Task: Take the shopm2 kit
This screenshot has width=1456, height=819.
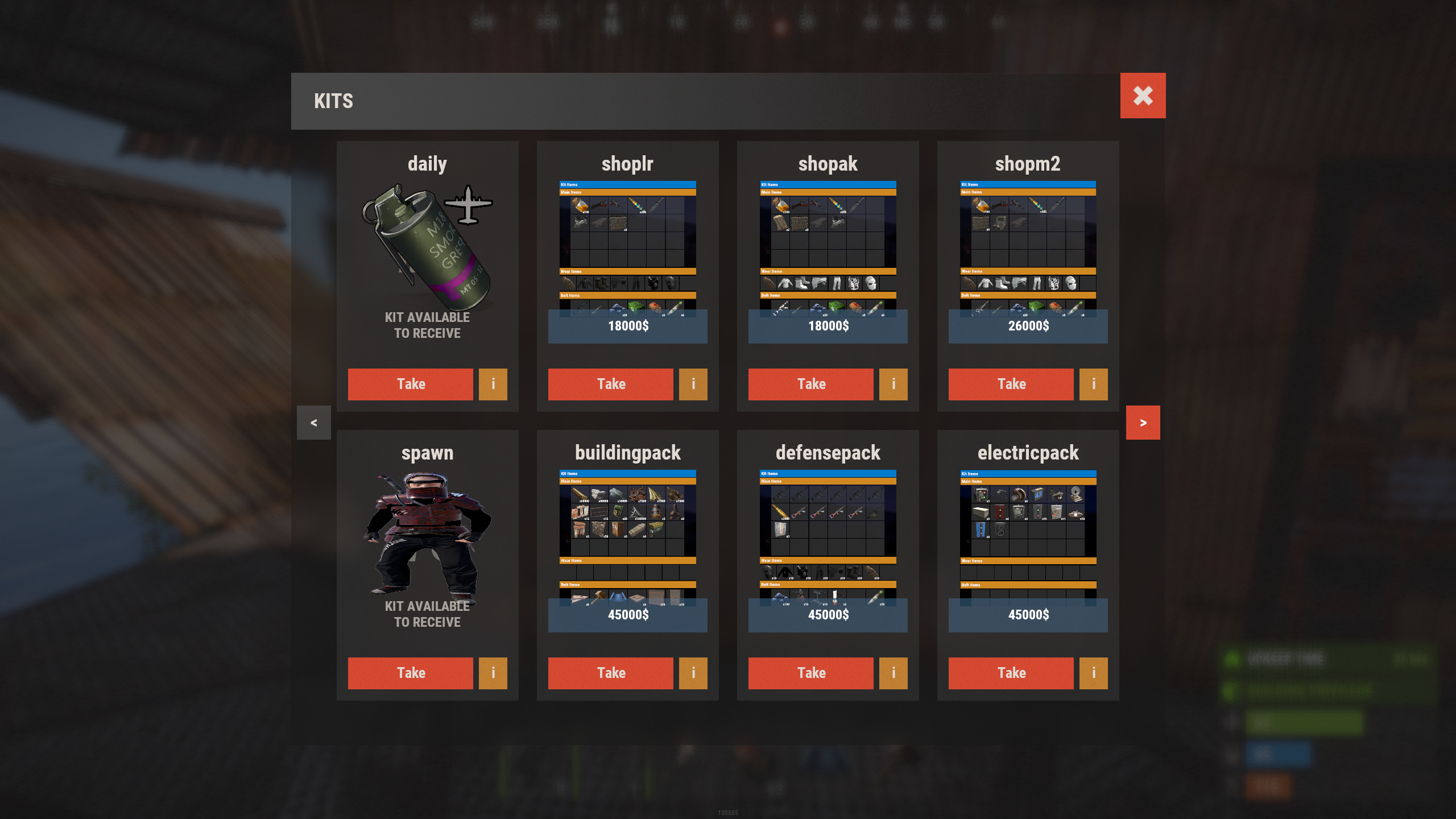Action: [1011, 384]
